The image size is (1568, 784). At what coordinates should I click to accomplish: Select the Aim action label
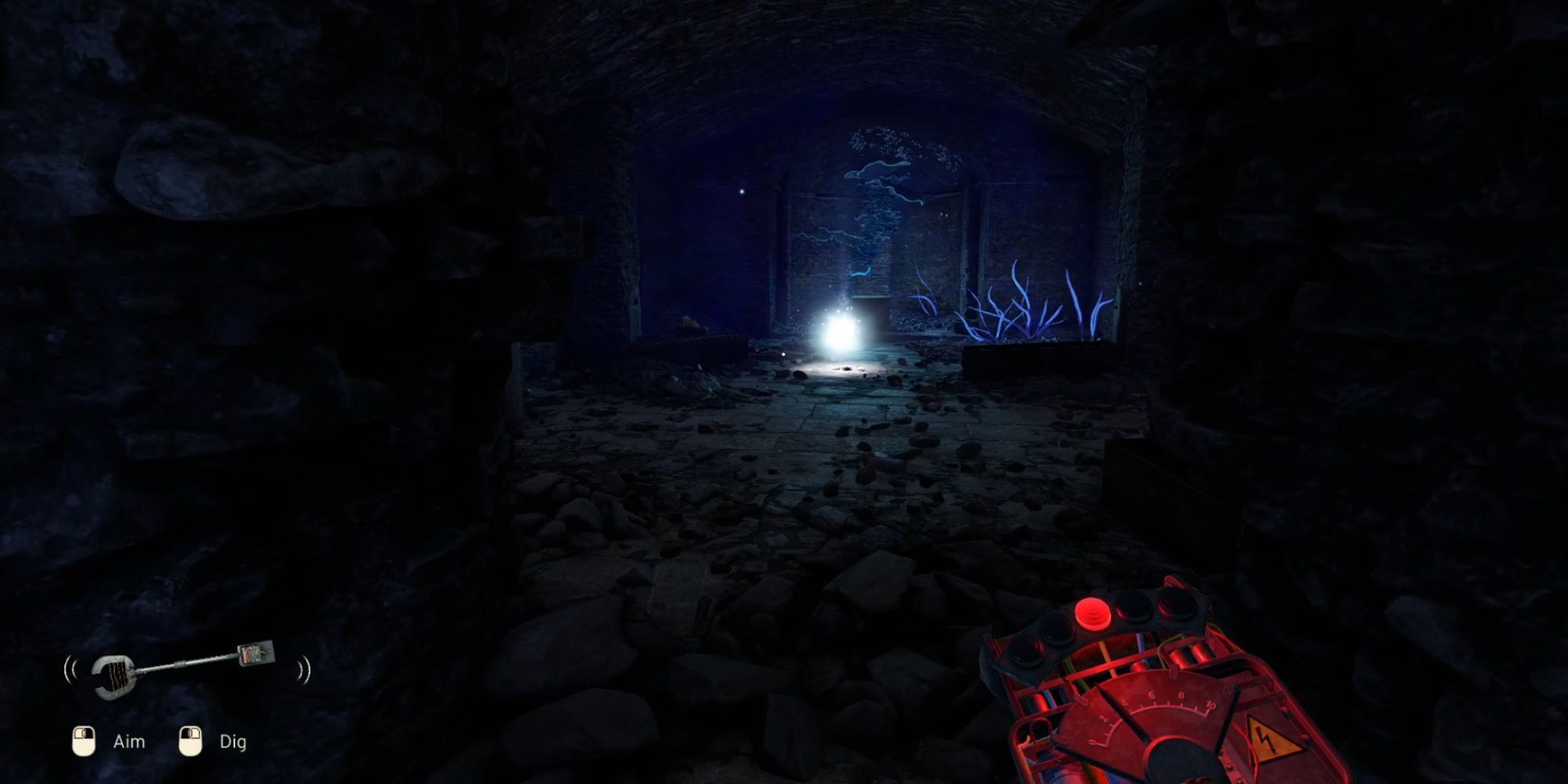[x=130, y=742]
